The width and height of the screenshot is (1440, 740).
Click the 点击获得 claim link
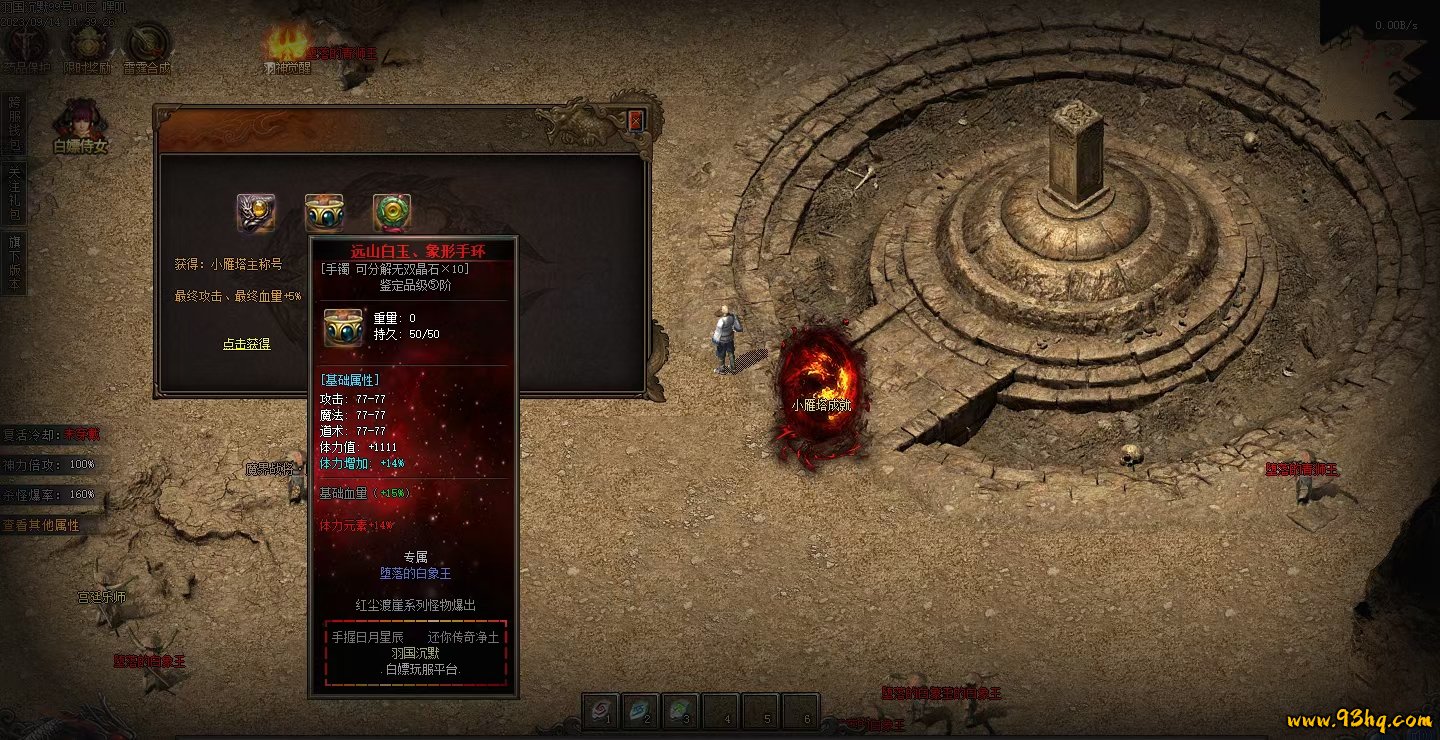click(x=246, y=343)
